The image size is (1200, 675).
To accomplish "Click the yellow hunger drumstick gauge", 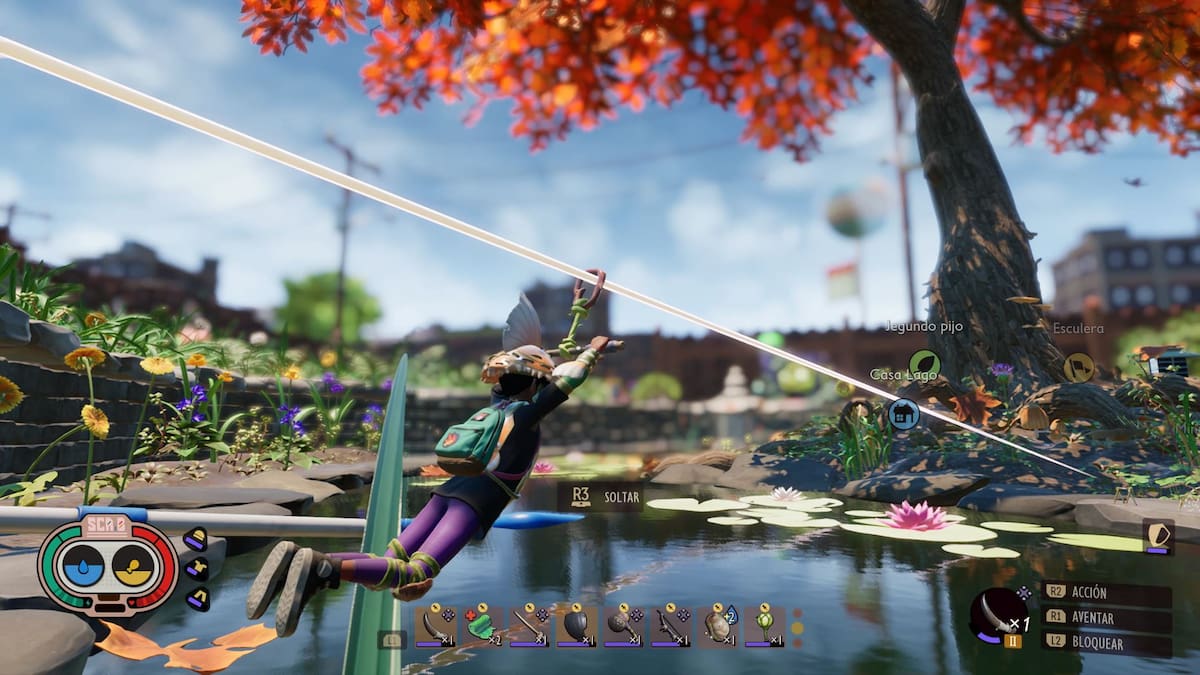I will click(132, 566).
